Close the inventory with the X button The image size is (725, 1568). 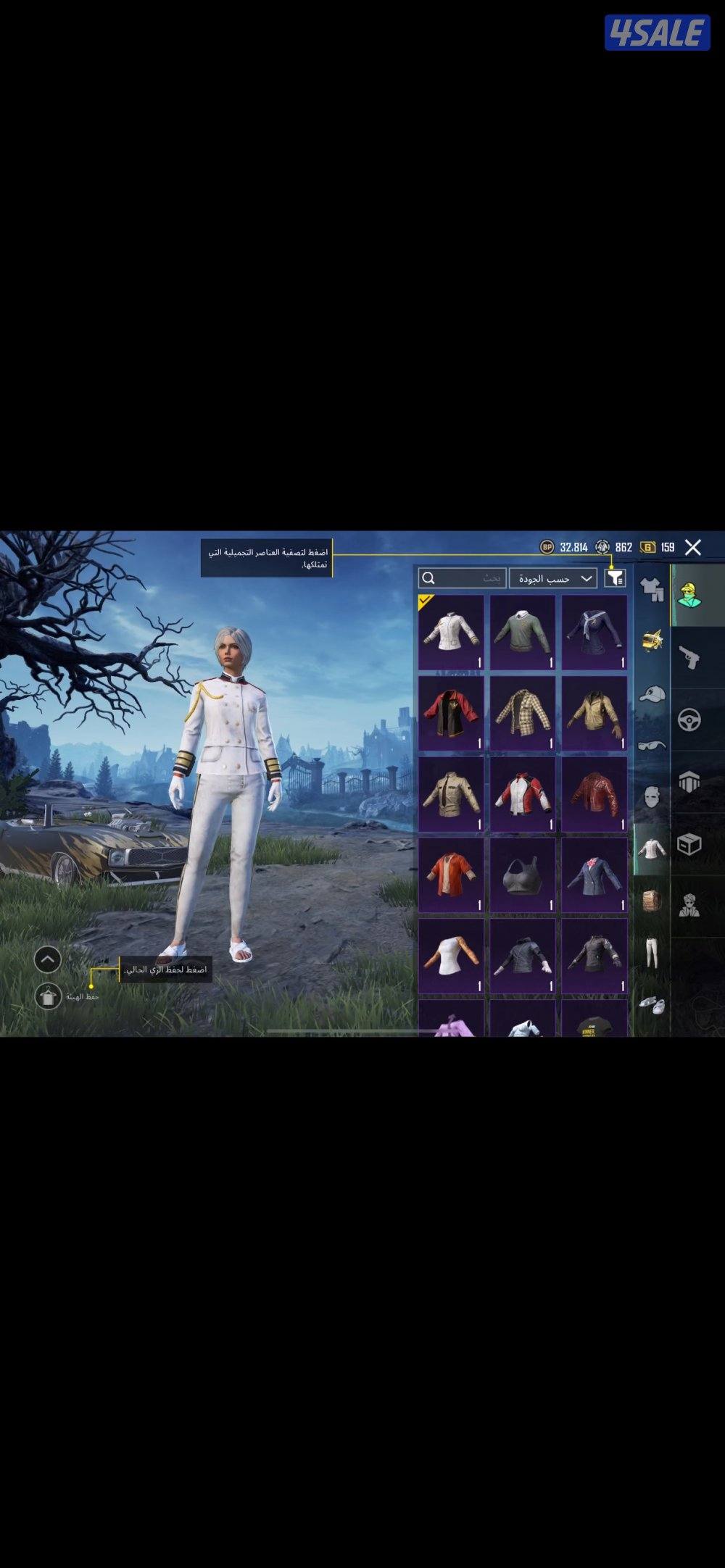pos(693,547)
